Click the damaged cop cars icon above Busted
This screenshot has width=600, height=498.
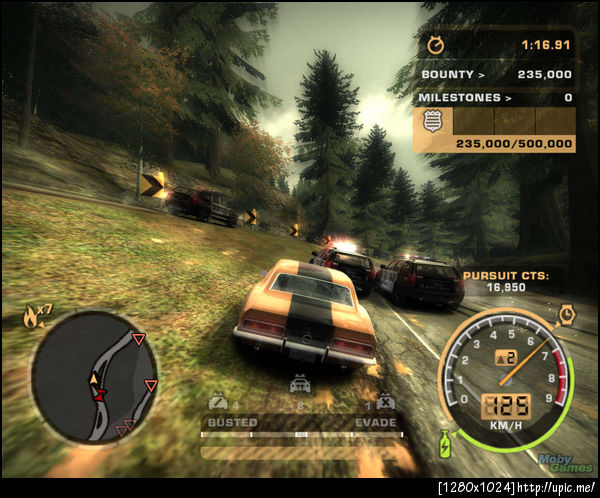pos(217,402)
